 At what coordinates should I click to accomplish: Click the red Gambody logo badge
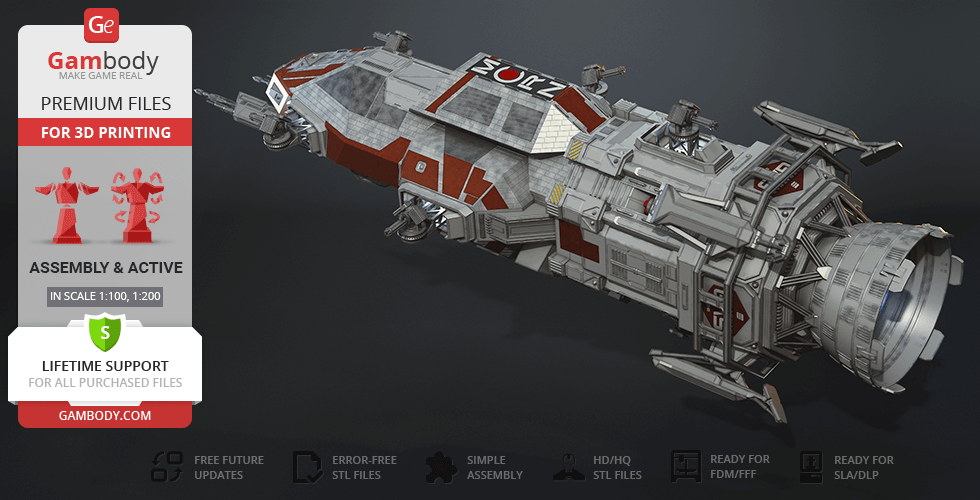pyautogui.click(x=102, y=25)
